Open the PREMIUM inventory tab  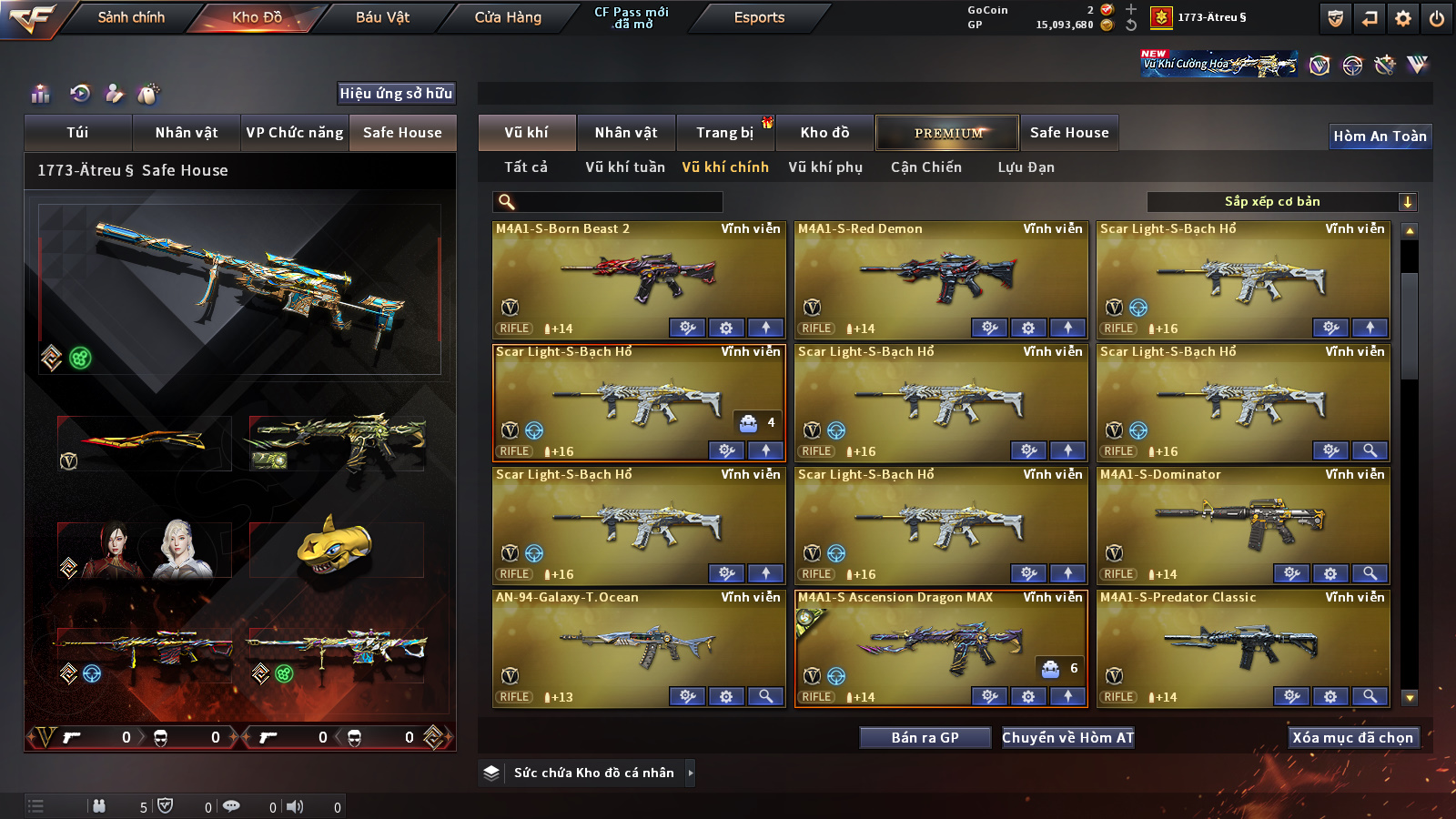(x=947, y=133)
